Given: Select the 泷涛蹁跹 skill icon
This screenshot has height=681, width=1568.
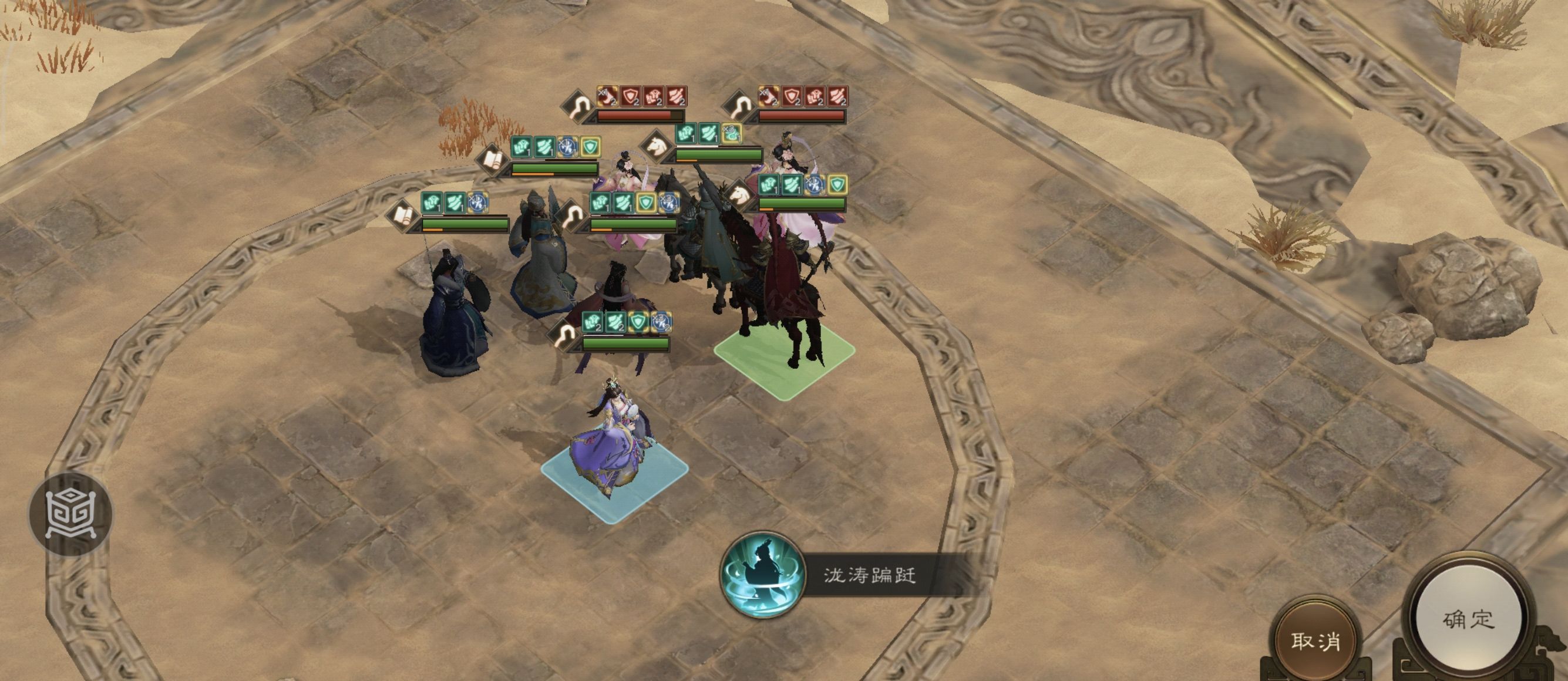Looking at the screenshot, I should coord(762,575).
